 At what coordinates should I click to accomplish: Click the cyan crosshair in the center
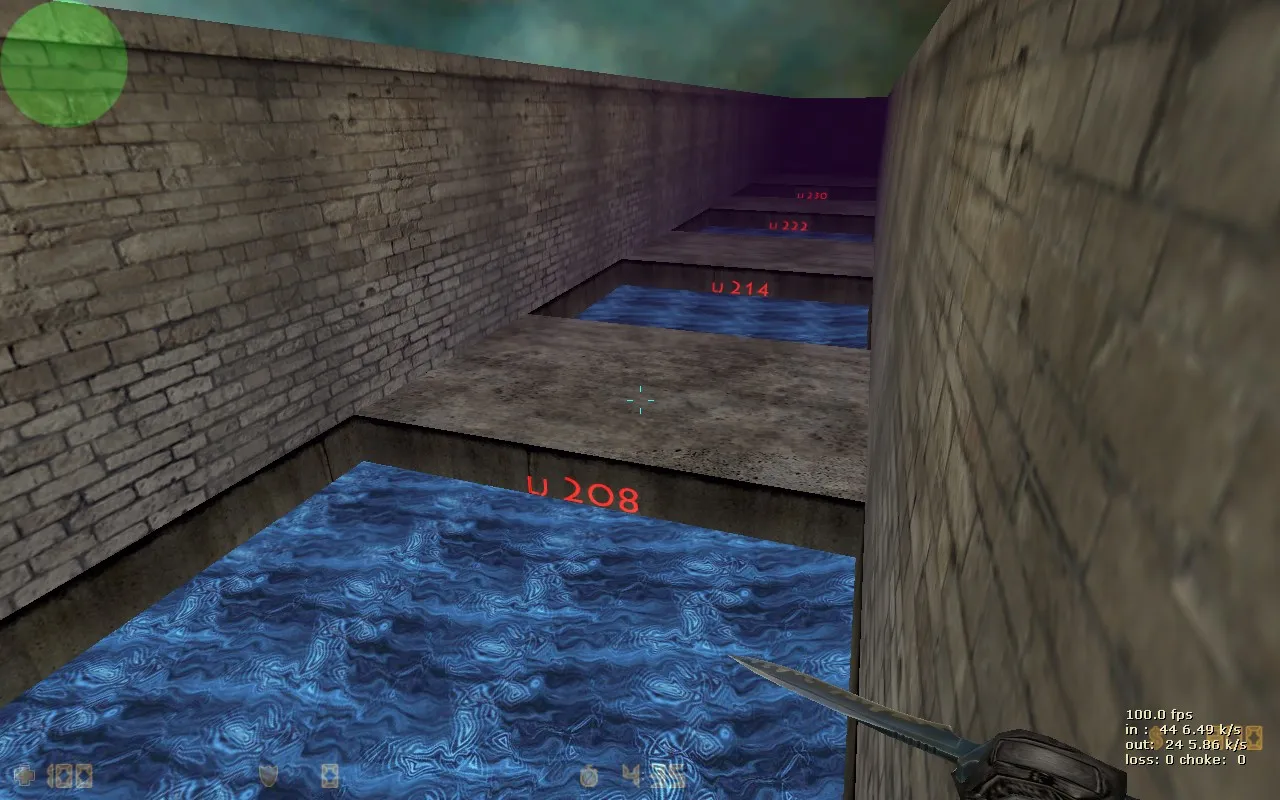click(638, 399)
